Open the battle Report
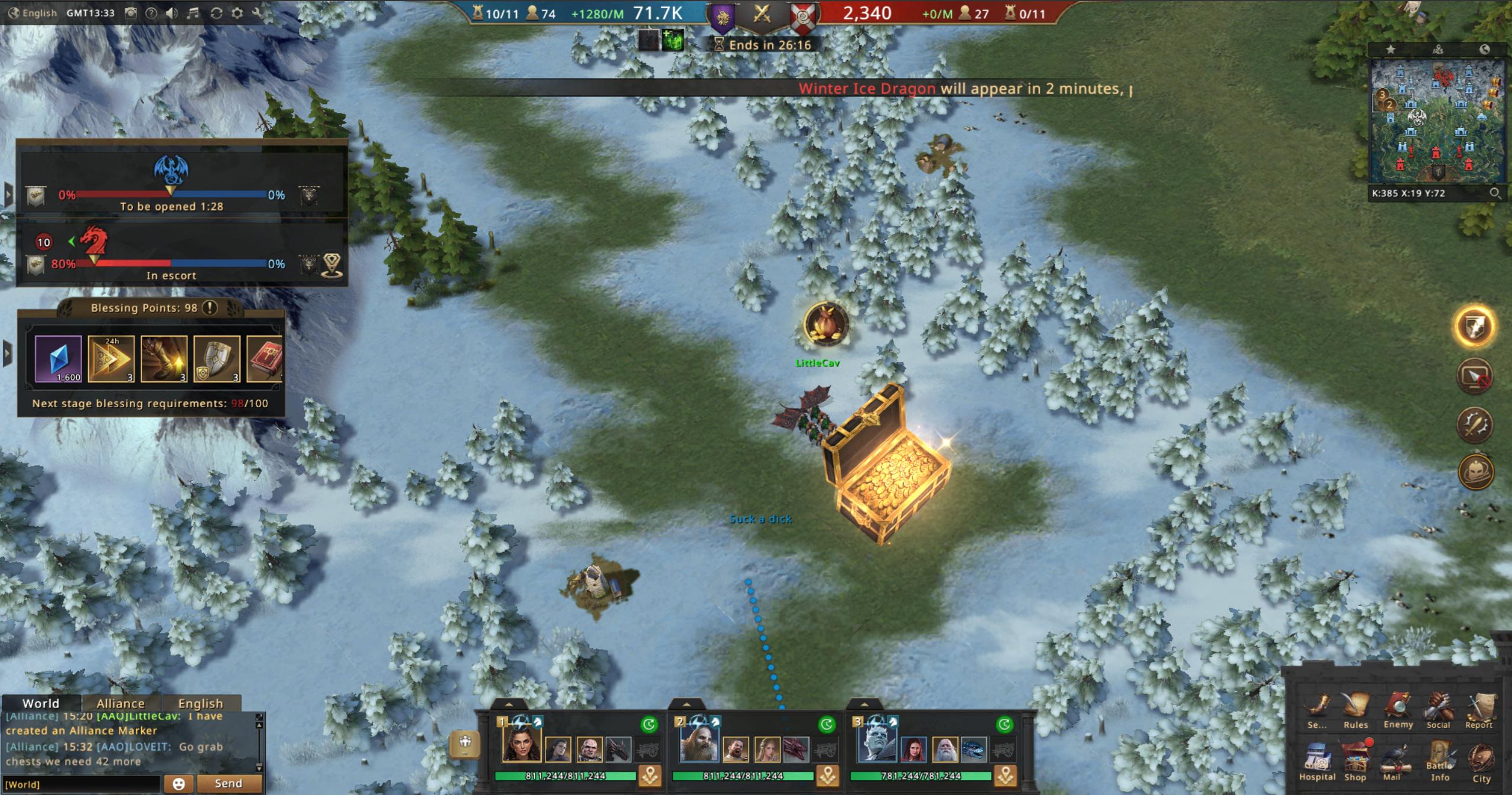 tap(1479, 709)
